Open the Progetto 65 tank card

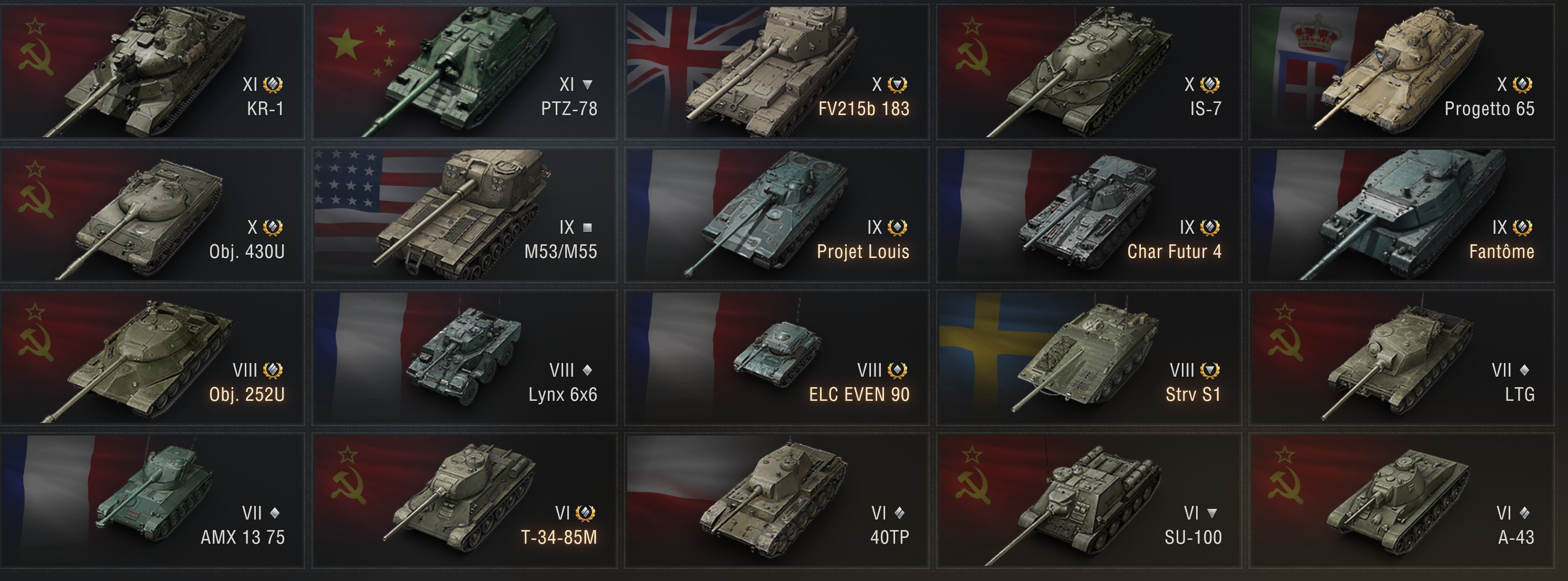[1401, 72]
